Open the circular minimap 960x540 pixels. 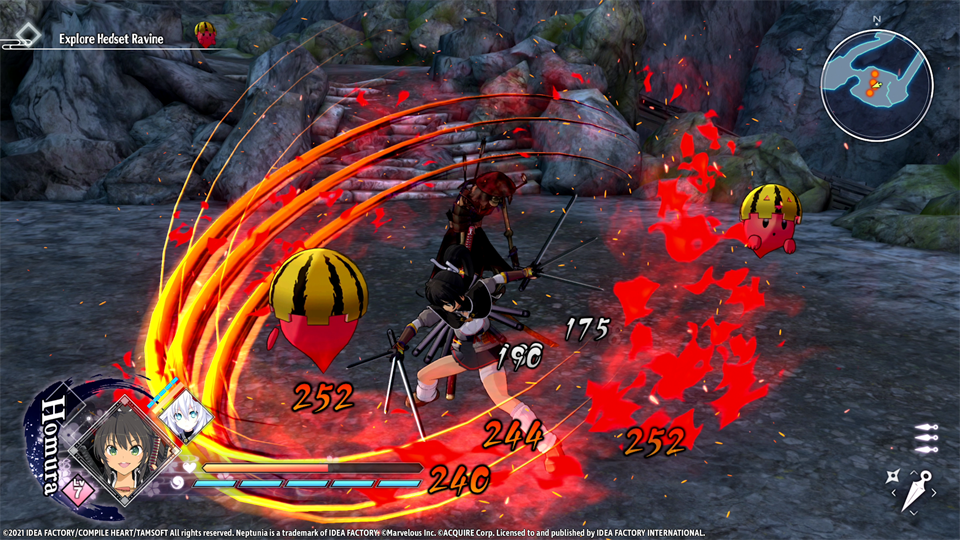click(x=877, y=85)
